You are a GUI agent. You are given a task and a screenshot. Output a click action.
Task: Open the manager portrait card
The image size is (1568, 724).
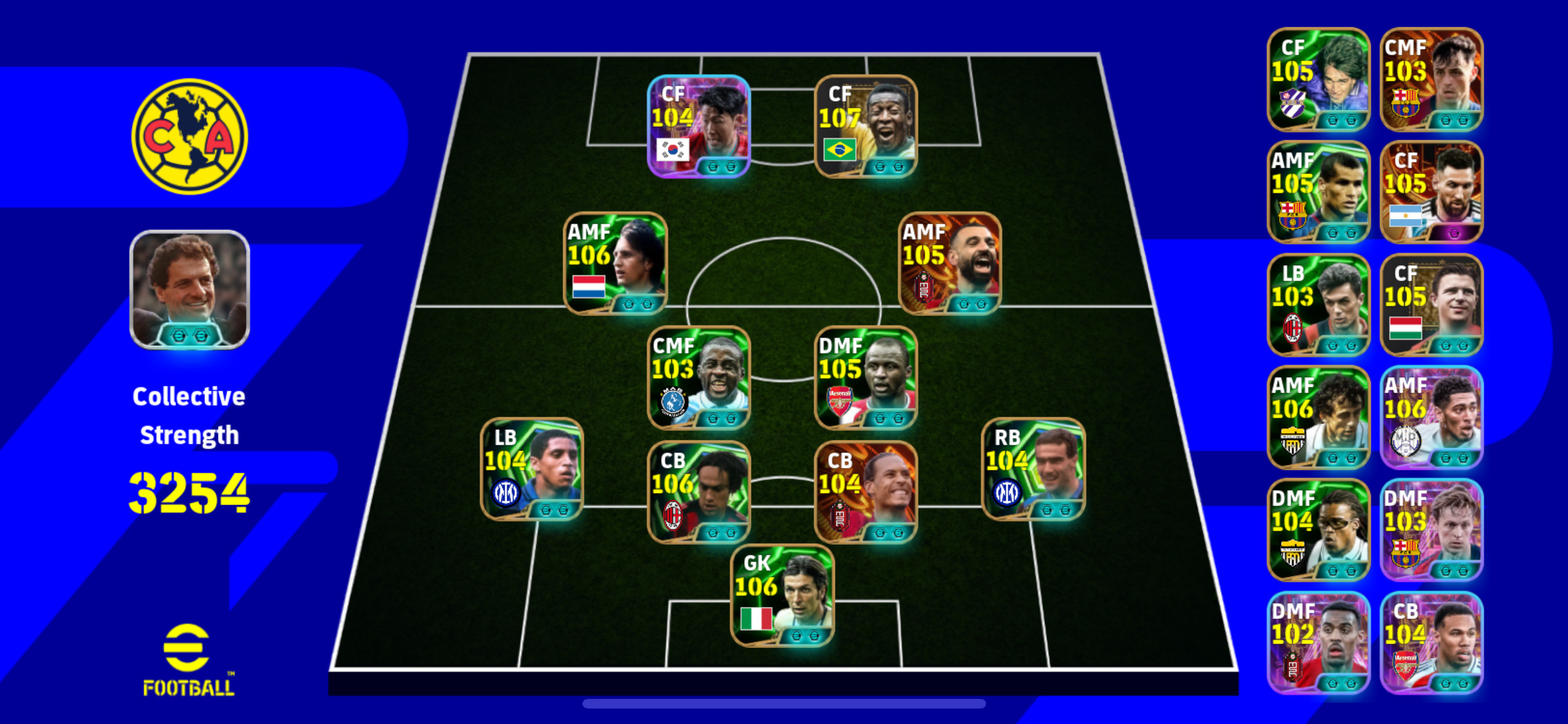189,290
